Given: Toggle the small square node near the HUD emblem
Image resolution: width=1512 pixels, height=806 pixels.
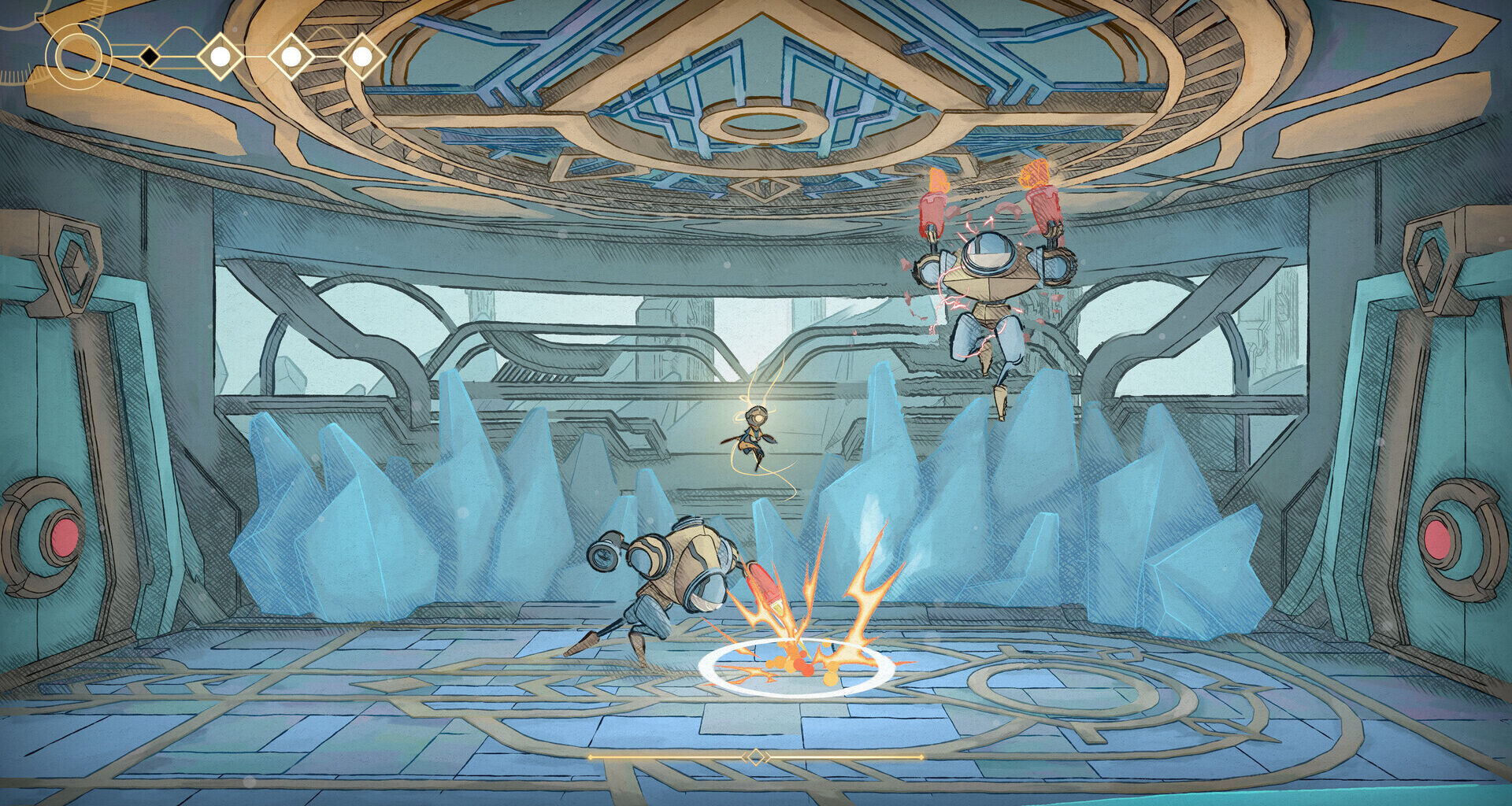Looking at the screenshot, I should coord(39,18).
